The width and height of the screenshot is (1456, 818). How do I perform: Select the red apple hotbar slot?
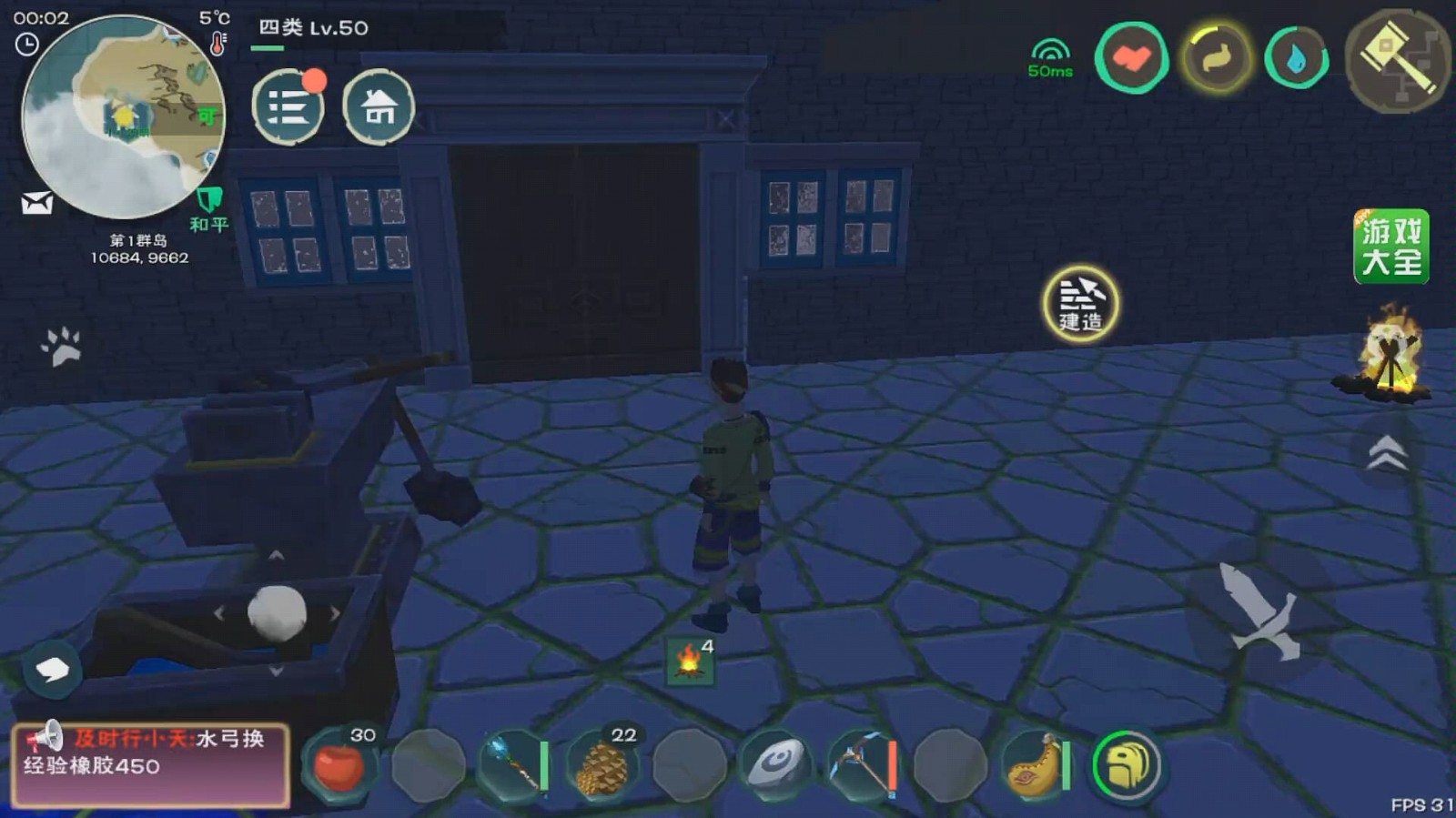[339, 766]
